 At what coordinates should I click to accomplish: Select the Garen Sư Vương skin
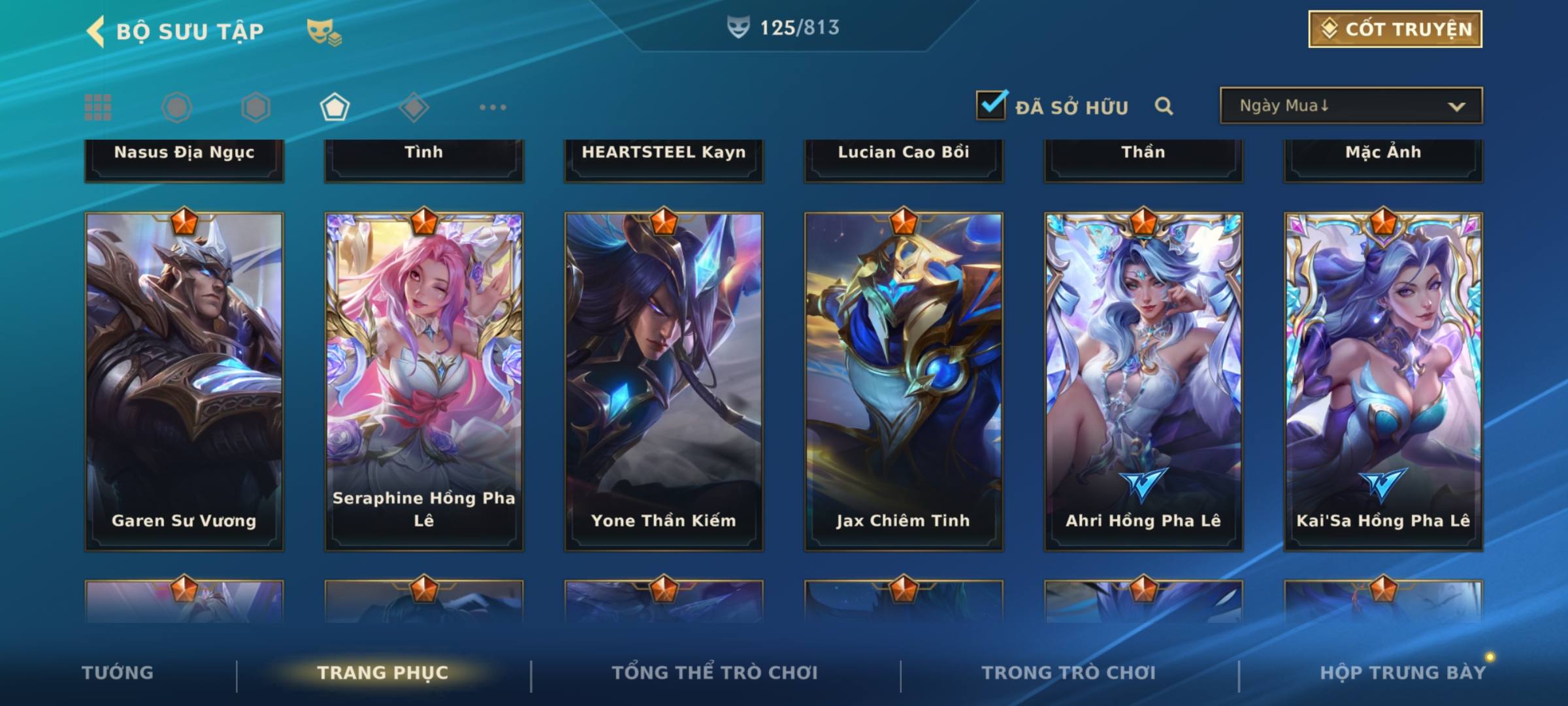coord(184,381)
